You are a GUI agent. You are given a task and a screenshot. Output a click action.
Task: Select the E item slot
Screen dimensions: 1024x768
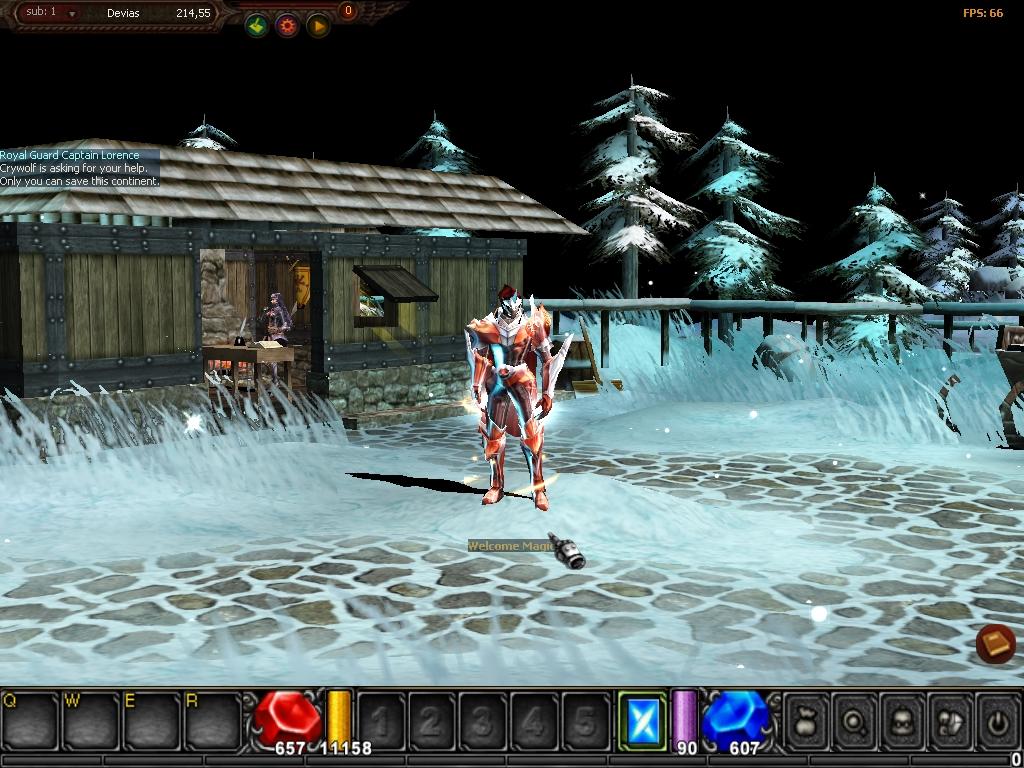coord(150,720)
